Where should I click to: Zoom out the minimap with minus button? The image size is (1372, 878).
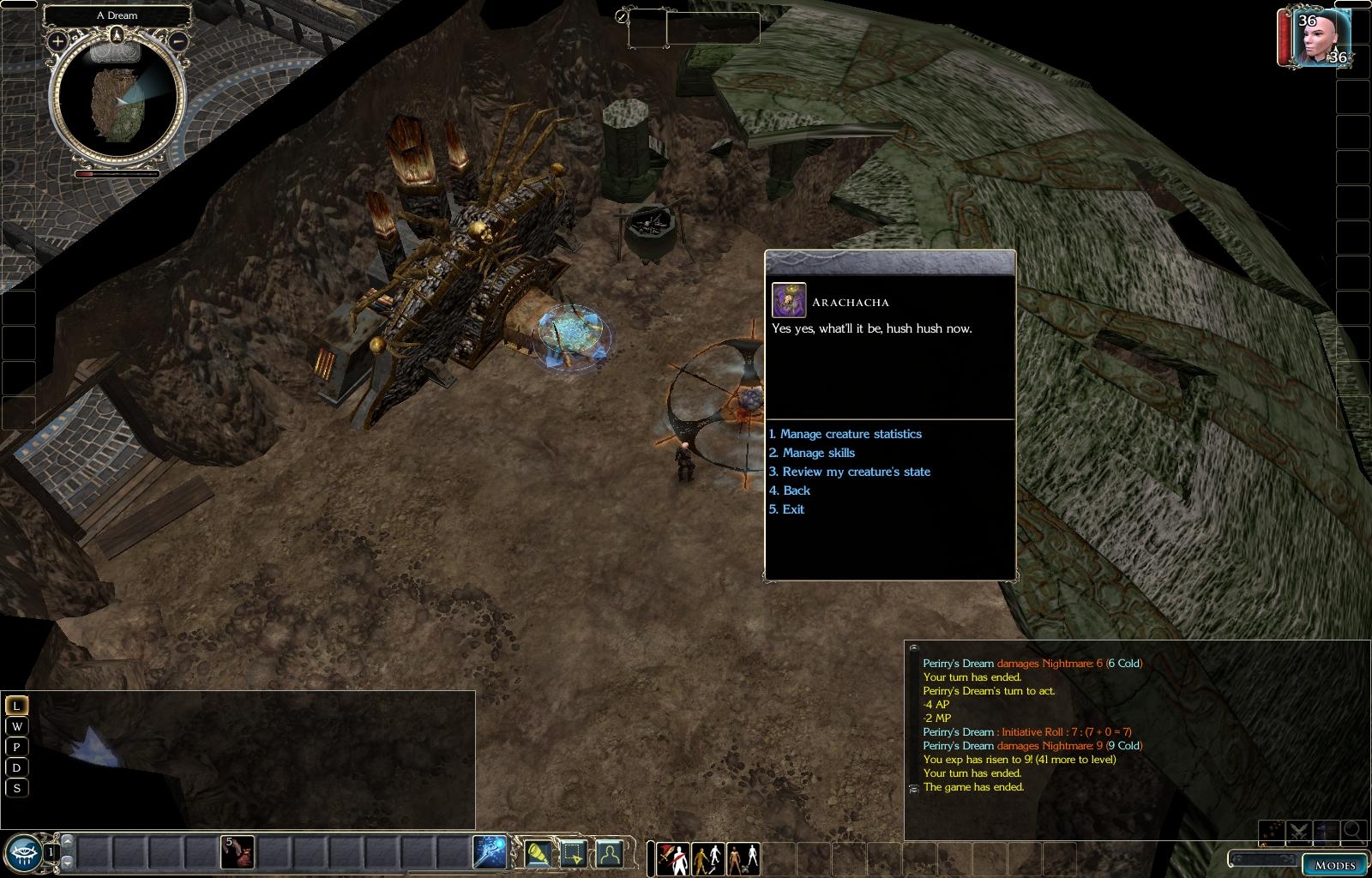click(178, 40)
